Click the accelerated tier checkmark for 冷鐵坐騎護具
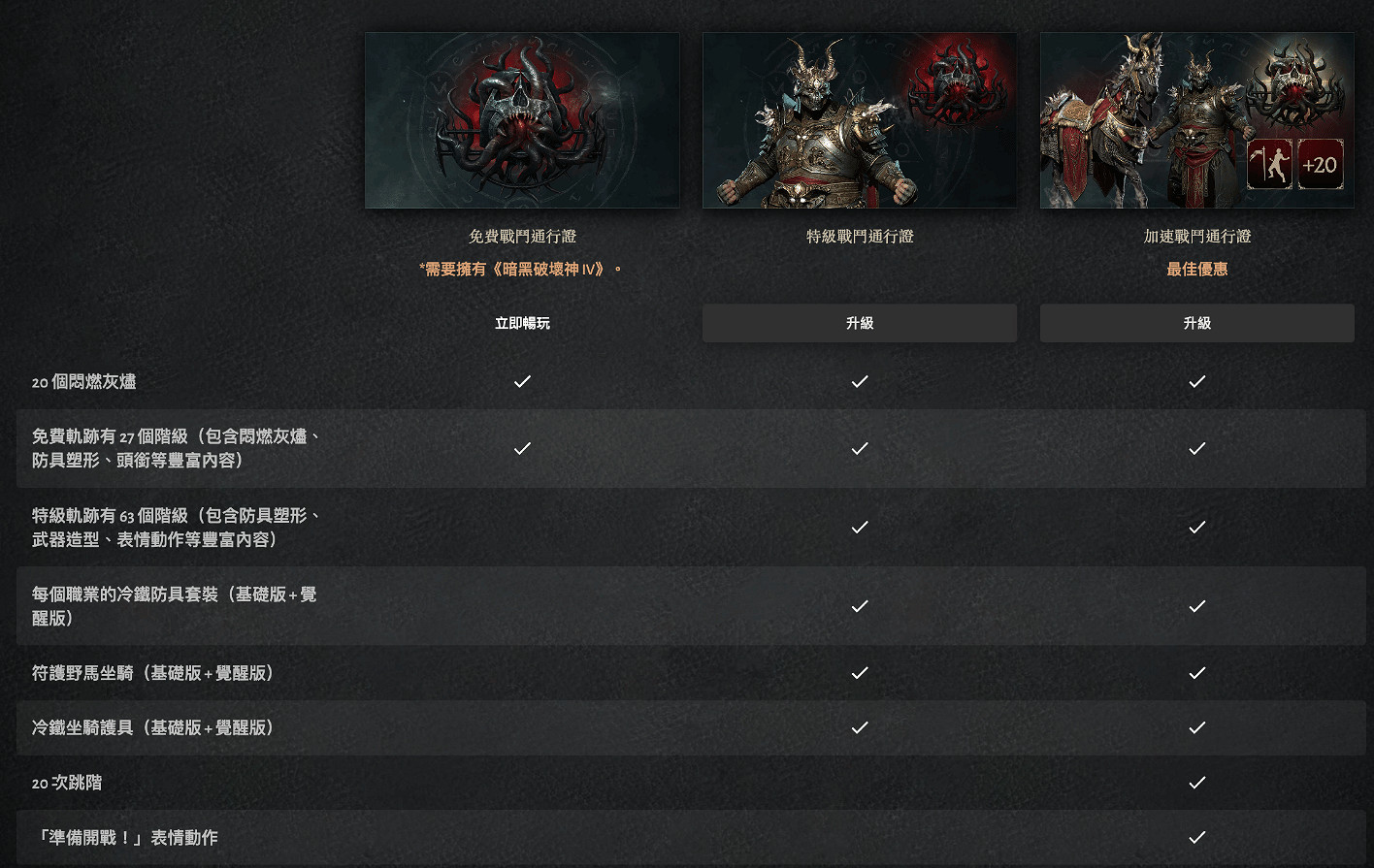1374x868 pixels. (1196, 727)
